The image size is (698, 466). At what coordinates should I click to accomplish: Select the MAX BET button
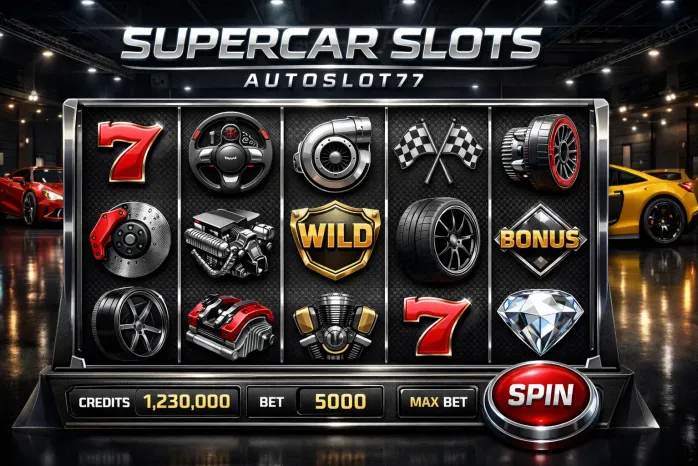click(x=438, y=402)
